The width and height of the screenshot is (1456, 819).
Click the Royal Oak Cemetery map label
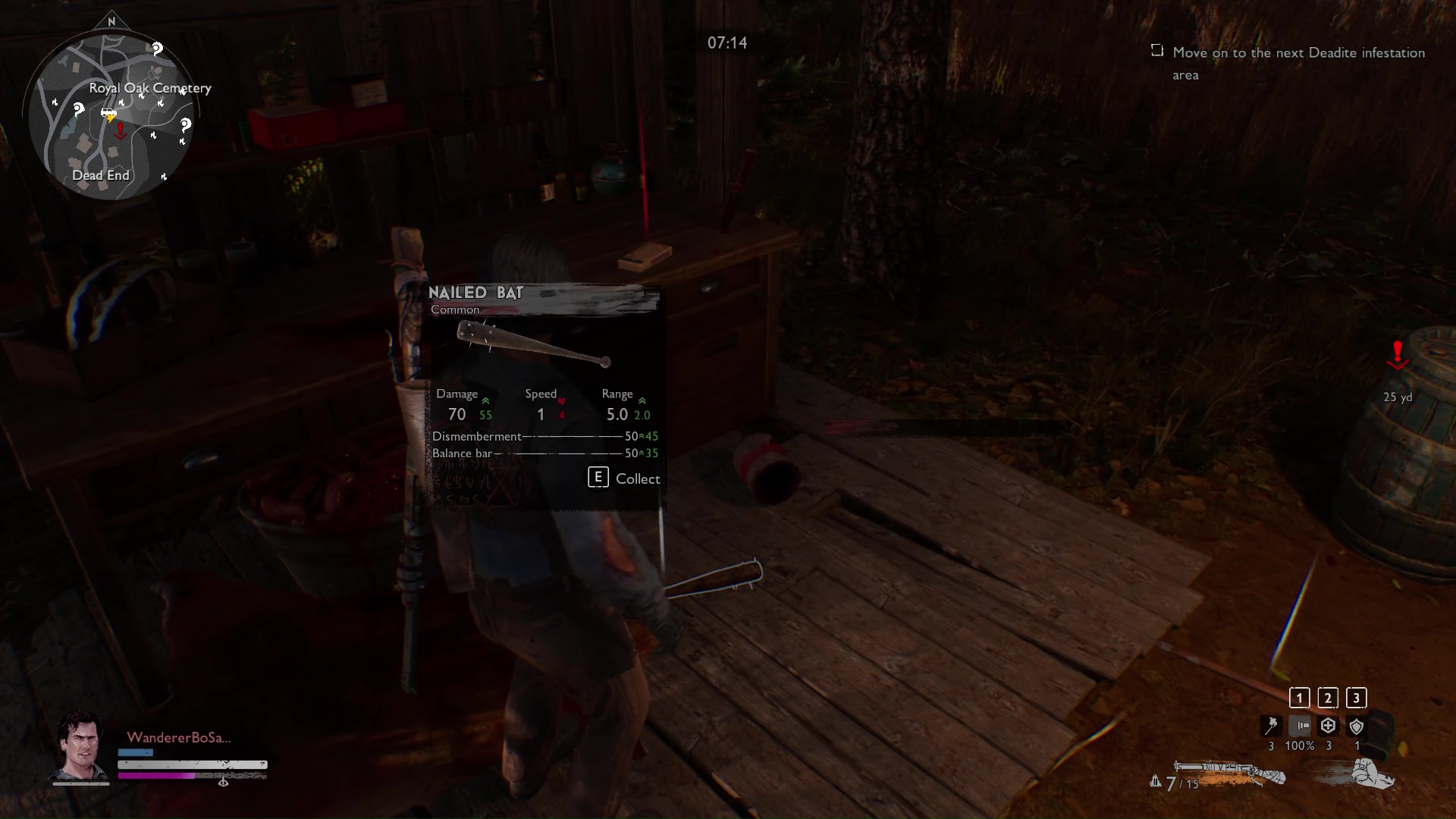(149, 88)
